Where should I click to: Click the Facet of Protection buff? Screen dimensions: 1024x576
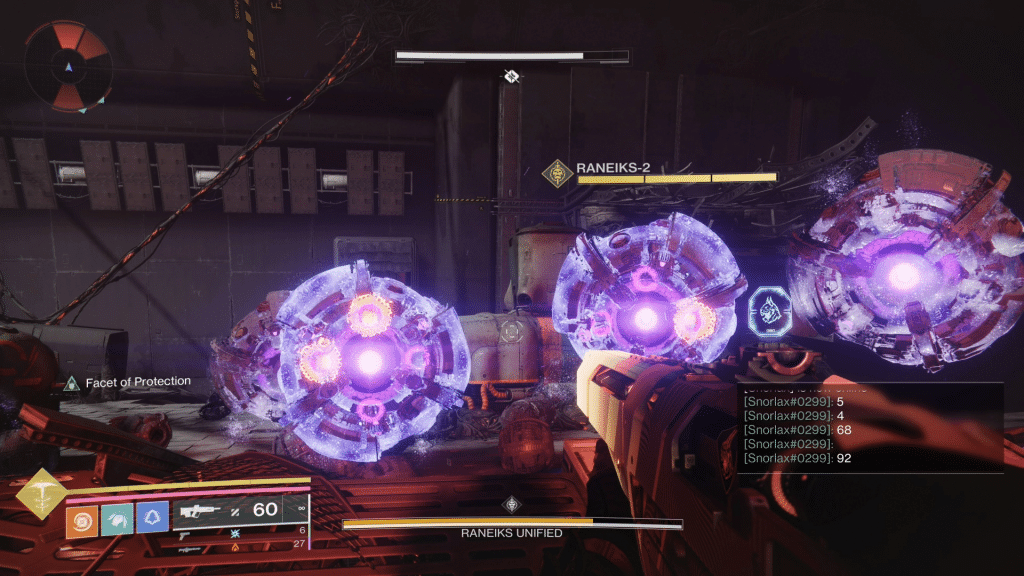pos(71,382)
